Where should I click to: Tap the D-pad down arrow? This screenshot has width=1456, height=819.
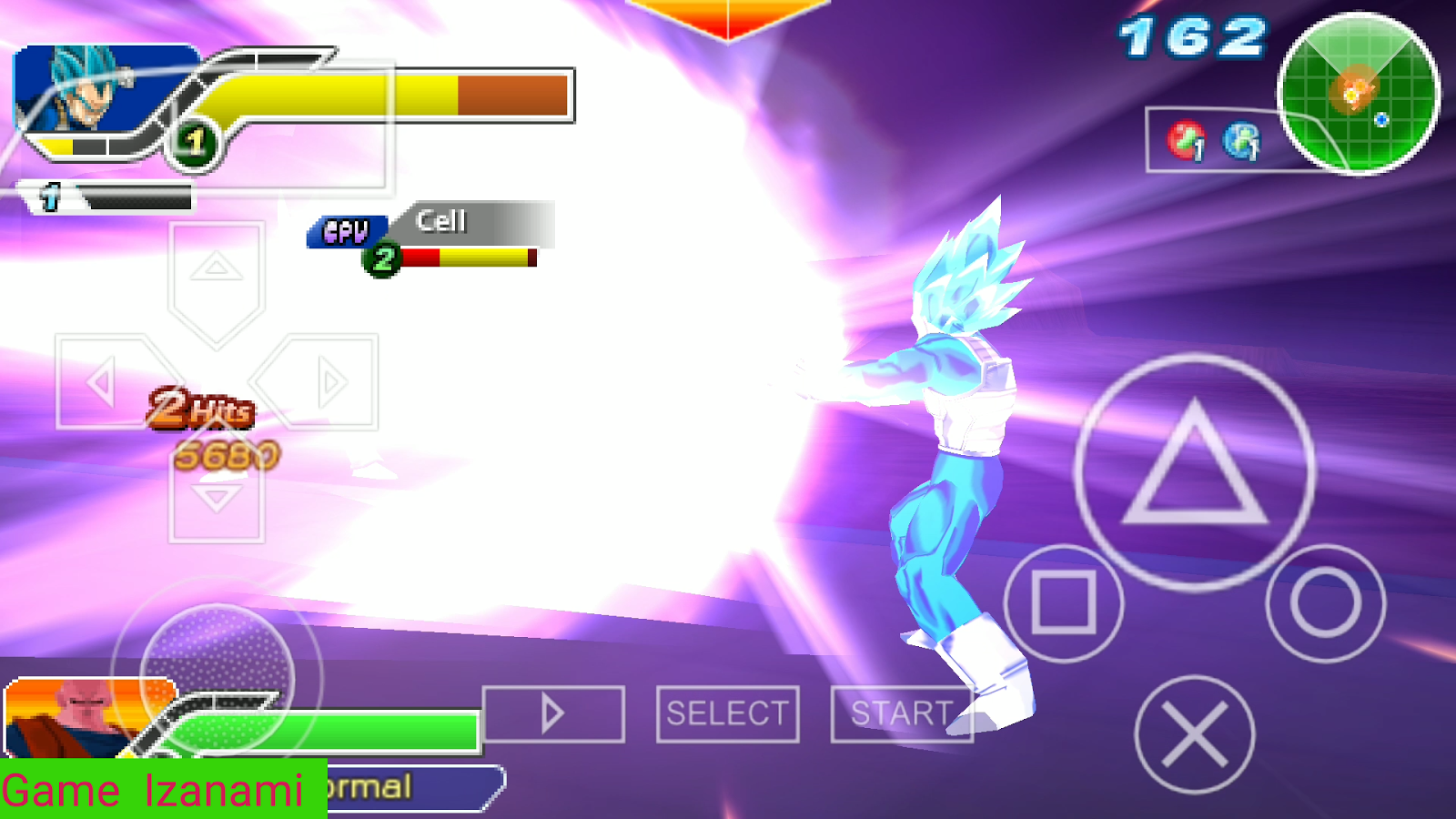(215, 496)
